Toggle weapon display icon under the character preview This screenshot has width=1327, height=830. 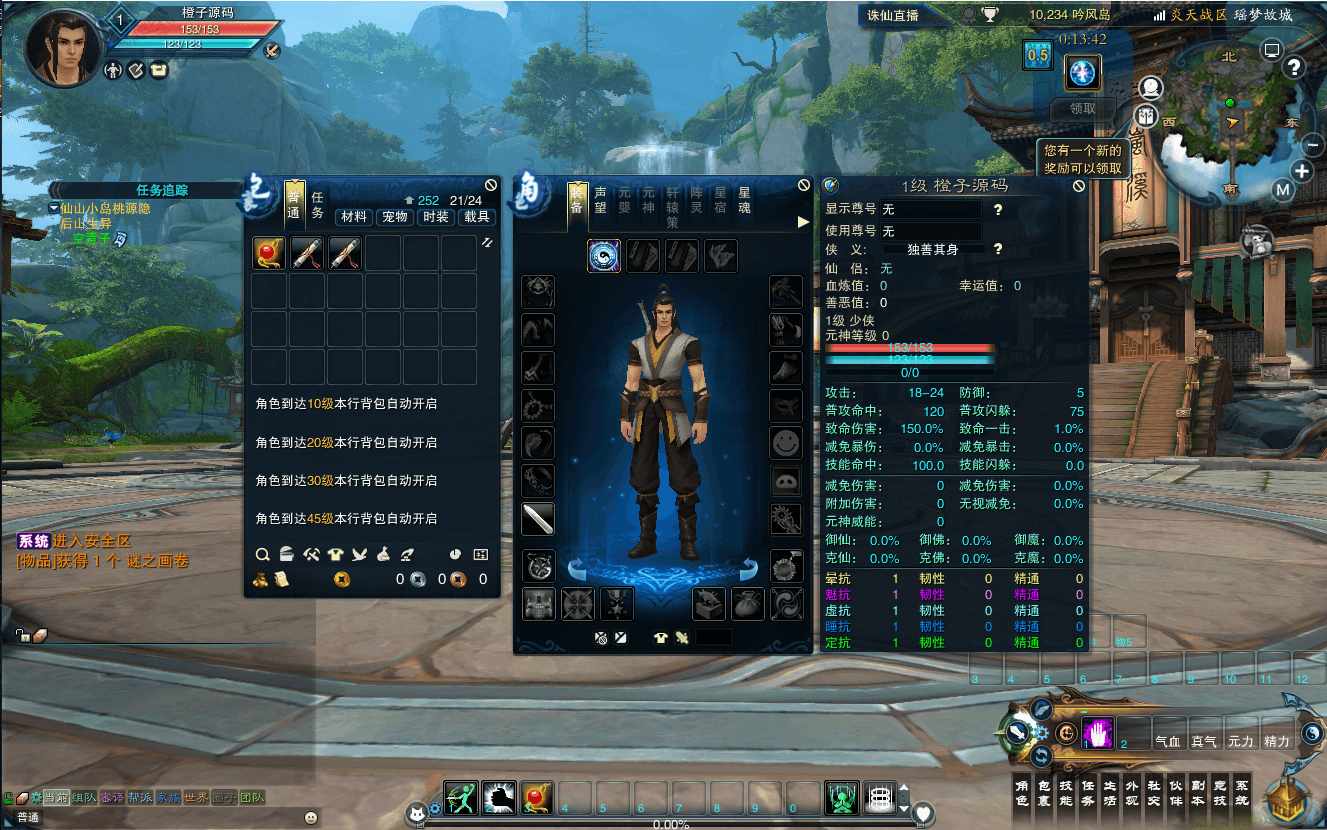click(x=683, y=637)
